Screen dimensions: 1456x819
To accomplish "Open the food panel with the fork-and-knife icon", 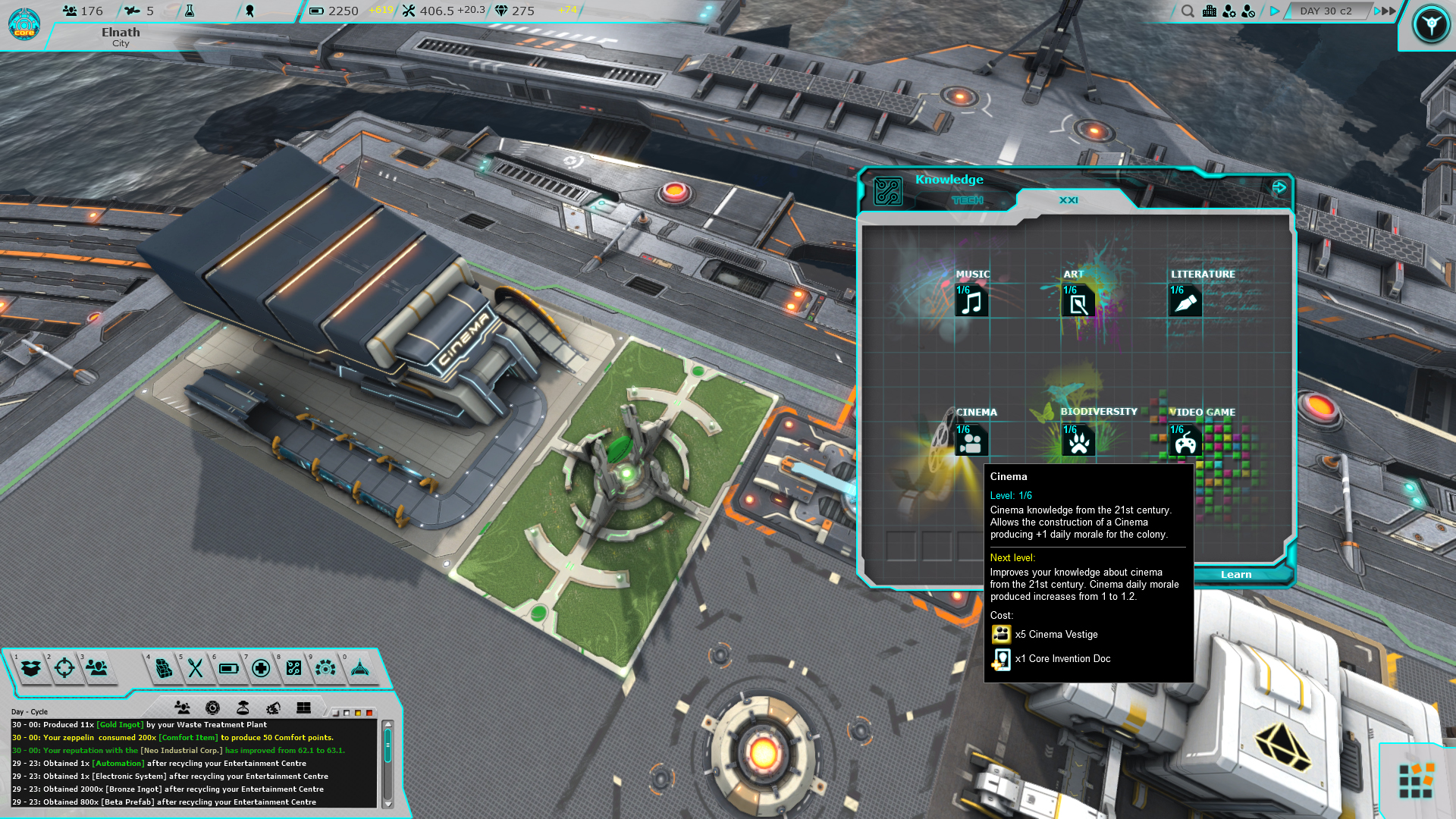I will click(x=194, y=670).
